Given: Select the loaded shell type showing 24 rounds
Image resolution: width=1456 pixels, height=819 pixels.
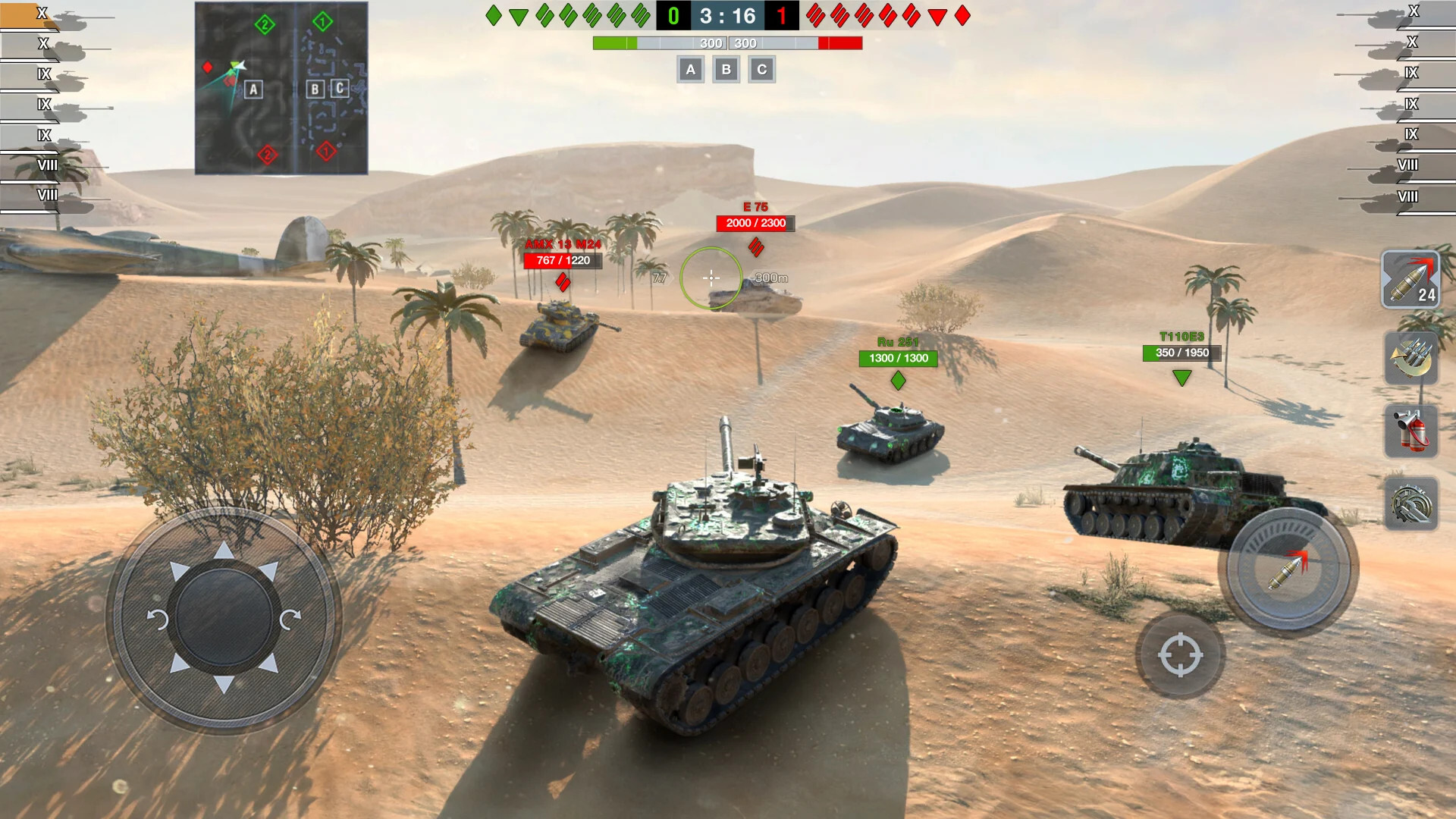Looking at the screenshot, I should 1411,281.
